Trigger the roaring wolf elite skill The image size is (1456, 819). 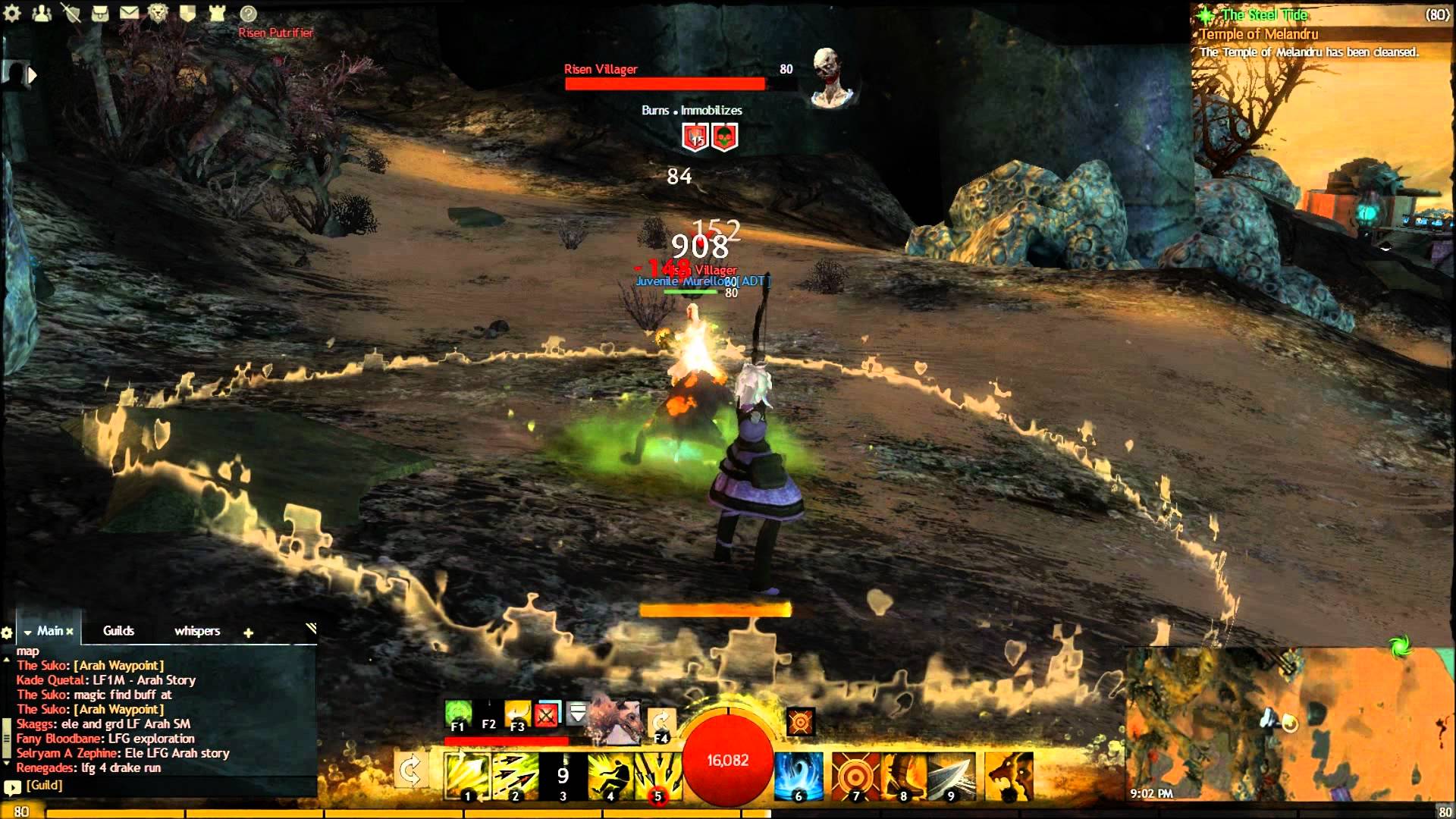[1009, 776]
